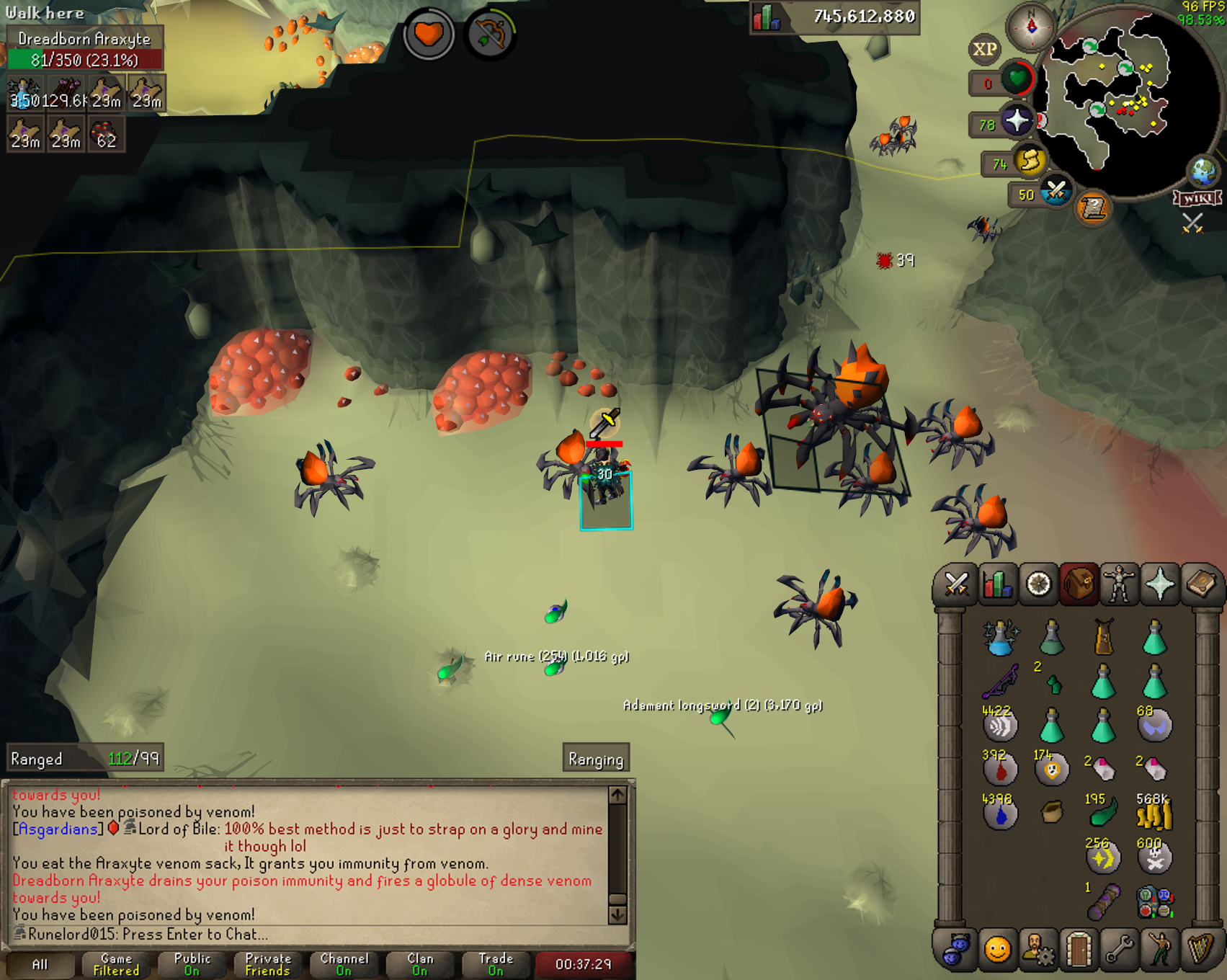Open the Settings wrench tab
1227x980 pixels.
[x=1119, y=950]
